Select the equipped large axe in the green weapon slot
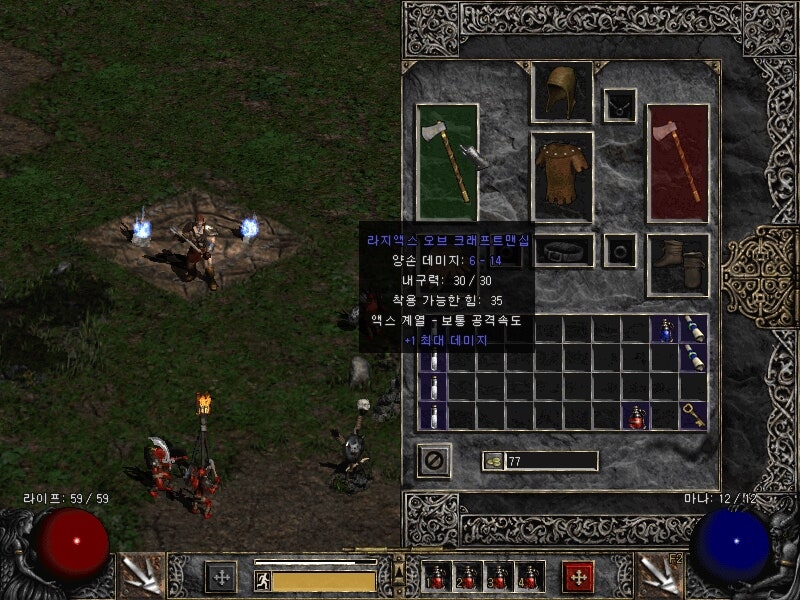 [447, 161]
